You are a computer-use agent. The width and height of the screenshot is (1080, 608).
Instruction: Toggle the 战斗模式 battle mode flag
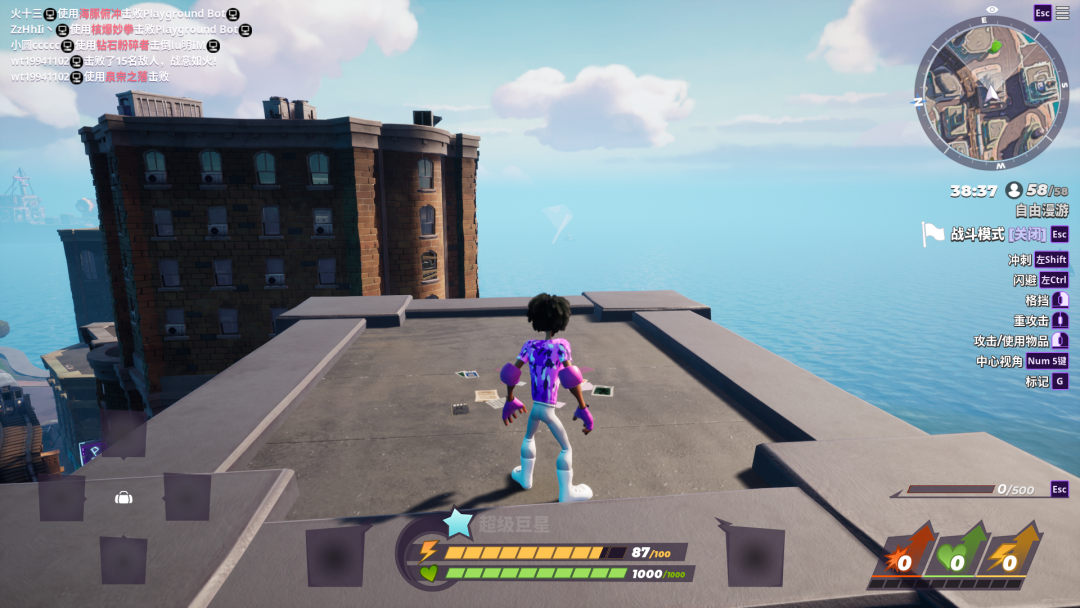click(x=934, y=234)
